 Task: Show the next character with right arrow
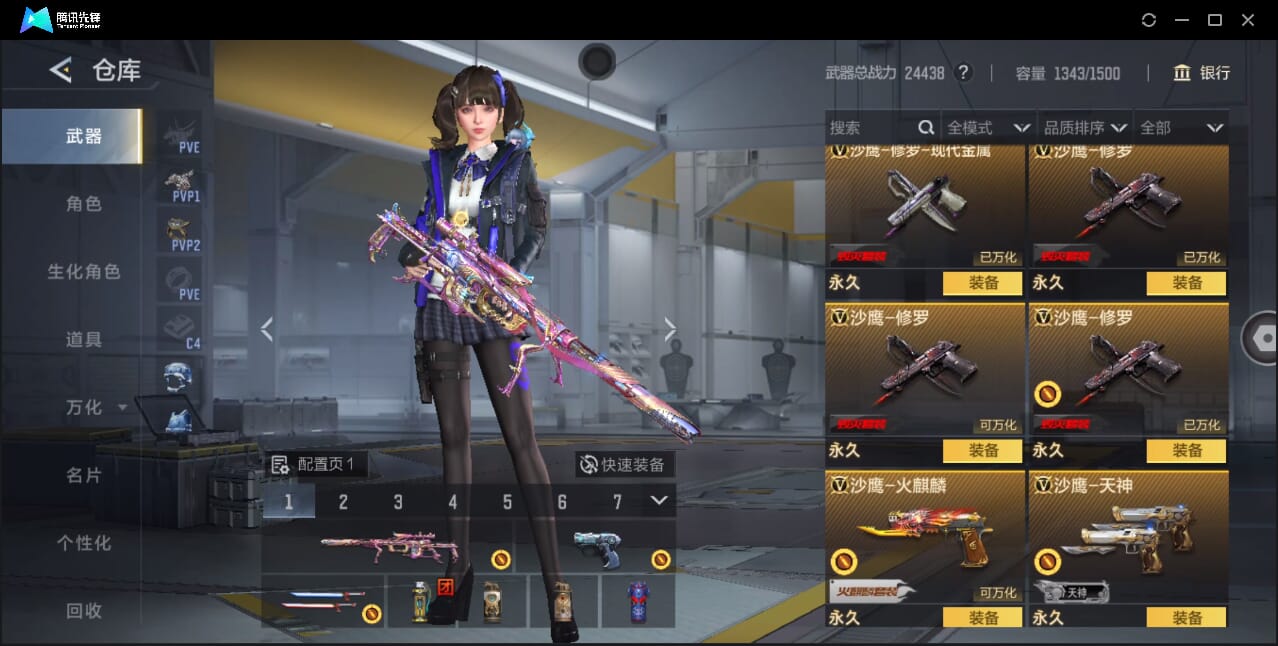670,329
